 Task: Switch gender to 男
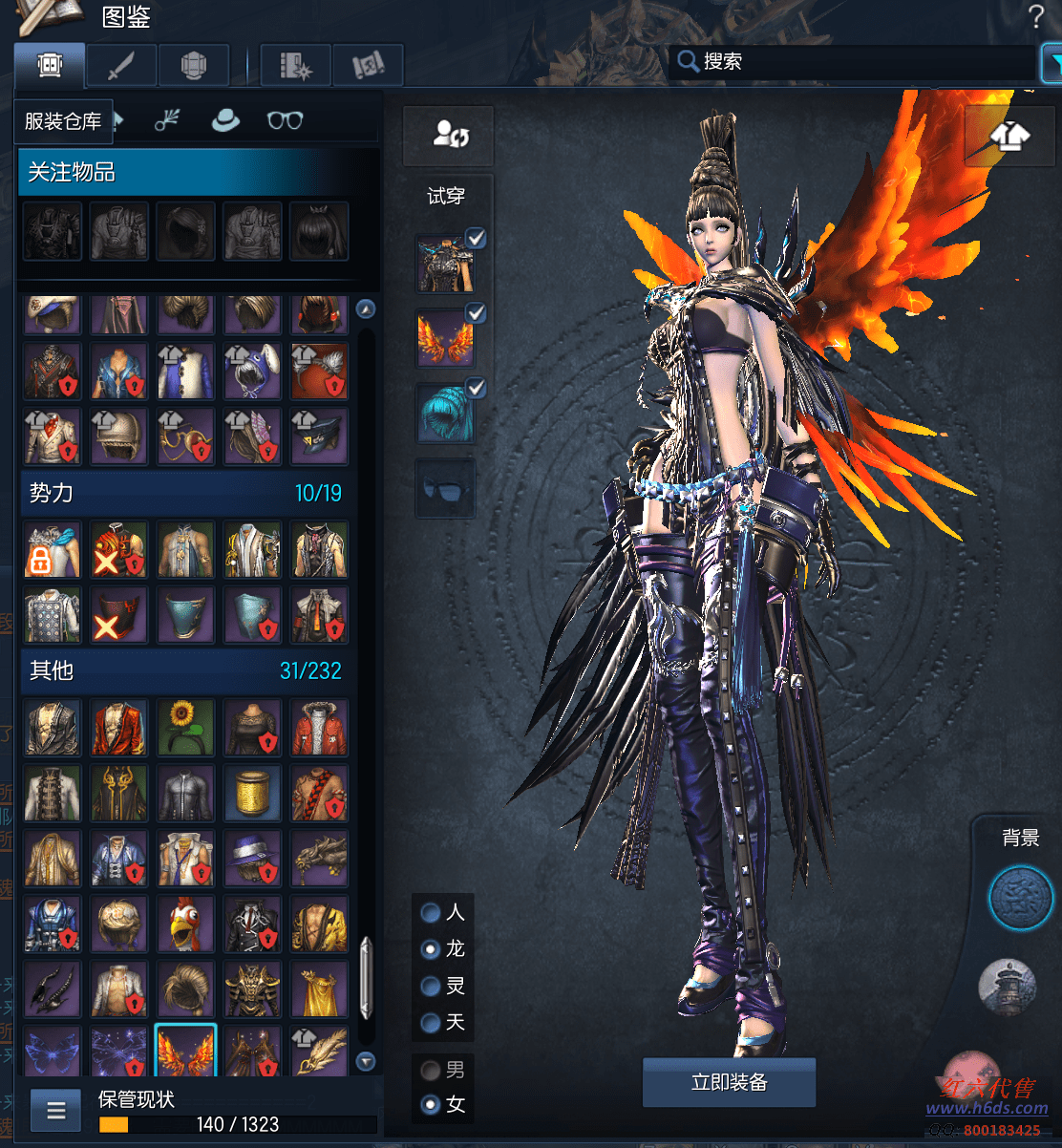tap(432, 1070)
